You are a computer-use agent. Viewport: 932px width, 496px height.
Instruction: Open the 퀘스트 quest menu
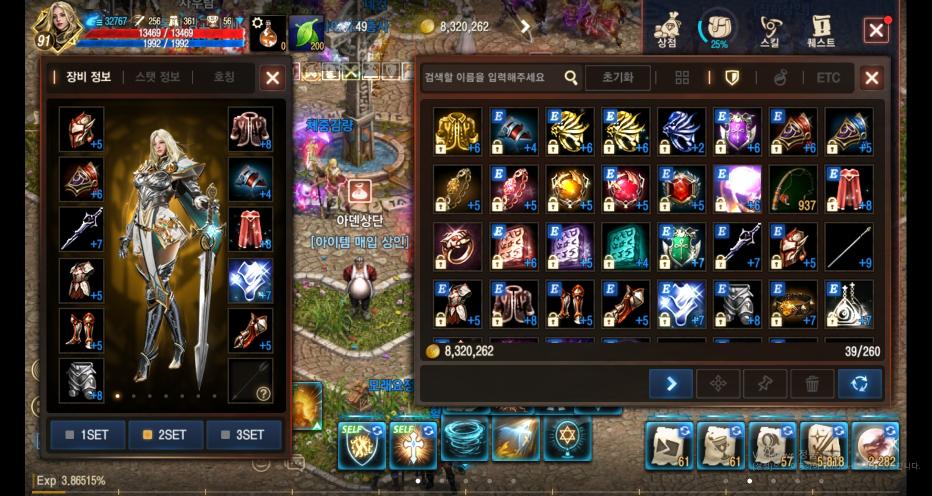(x=822, y=32)
